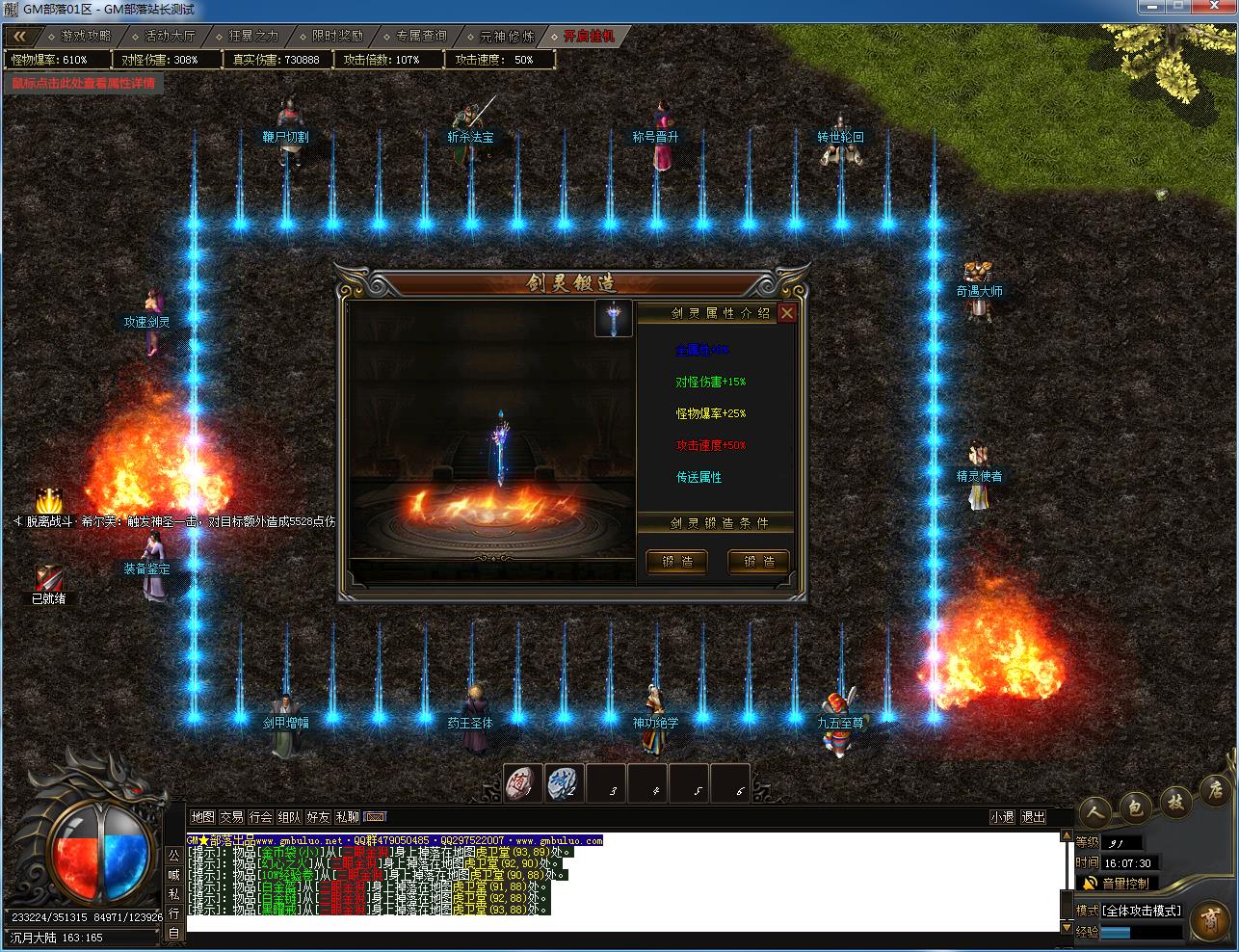
Task: Open the 地图 map chat tab
Action: click(x=202, y=817)
